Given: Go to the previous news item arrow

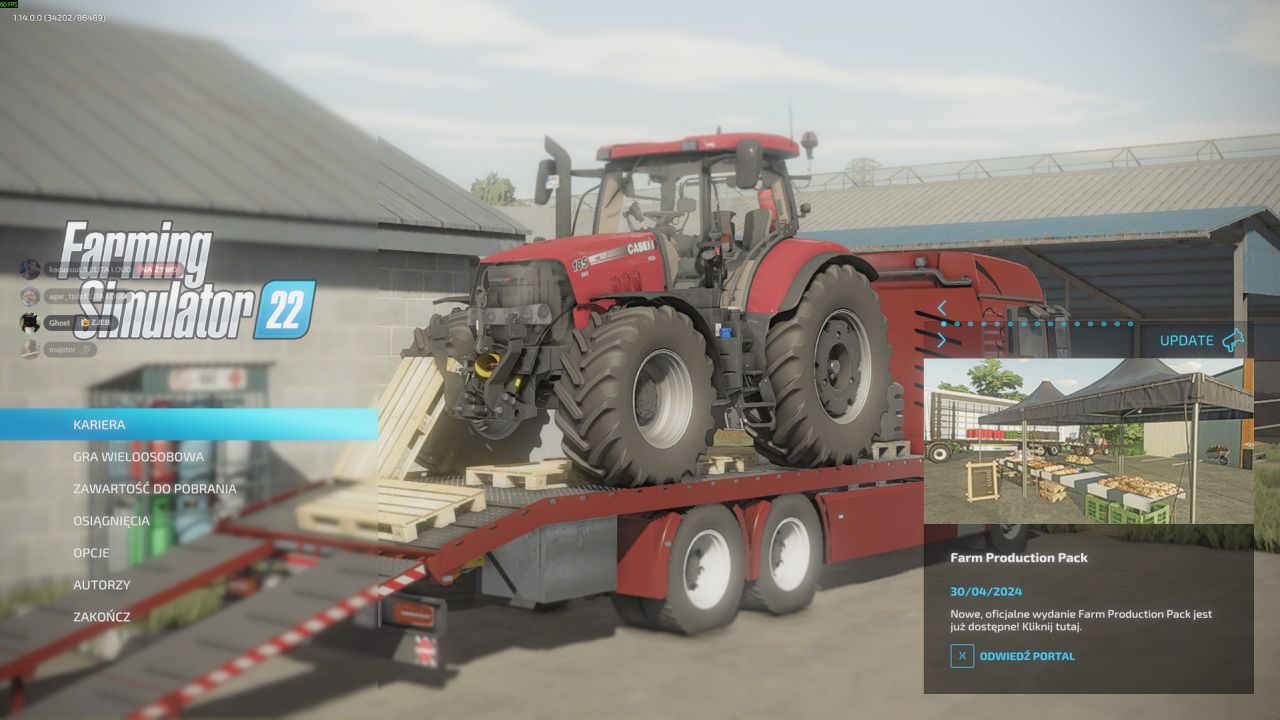Looking at the screenshot, I should 941,308.
